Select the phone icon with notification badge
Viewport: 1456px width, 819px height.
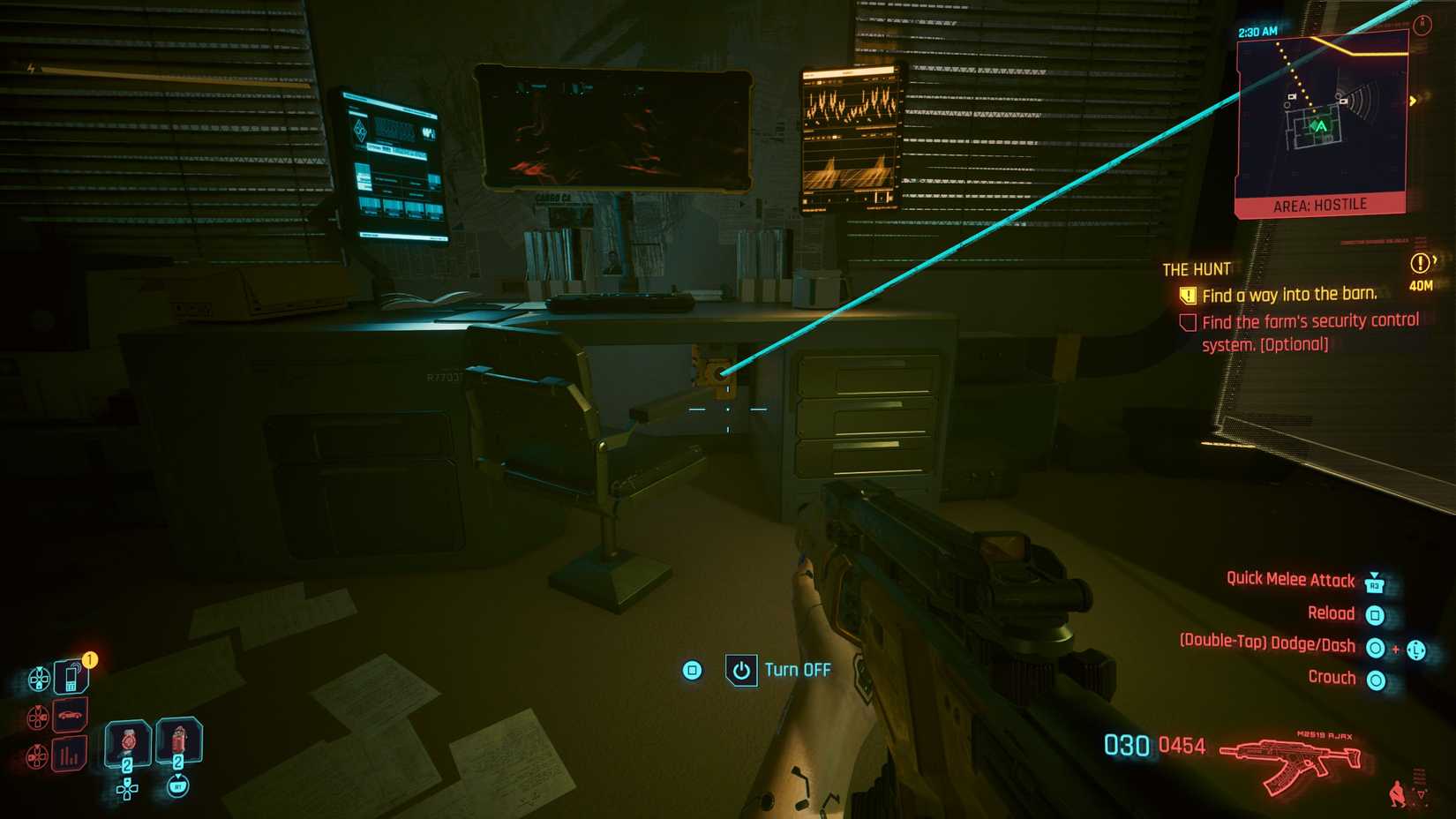[x=71, y=675]
